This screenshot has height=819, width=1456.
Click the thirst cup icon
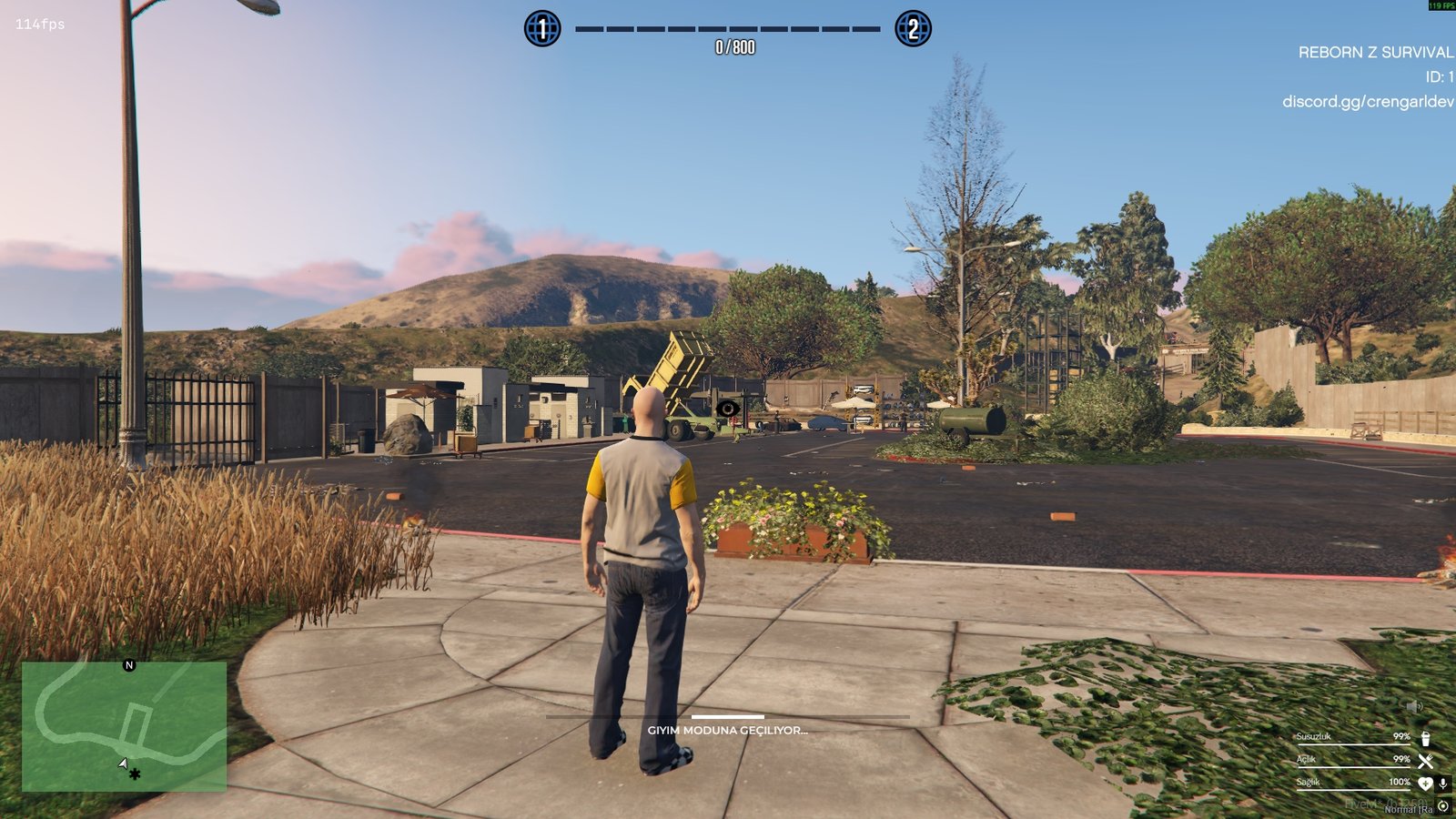[x=1425, y=738]
